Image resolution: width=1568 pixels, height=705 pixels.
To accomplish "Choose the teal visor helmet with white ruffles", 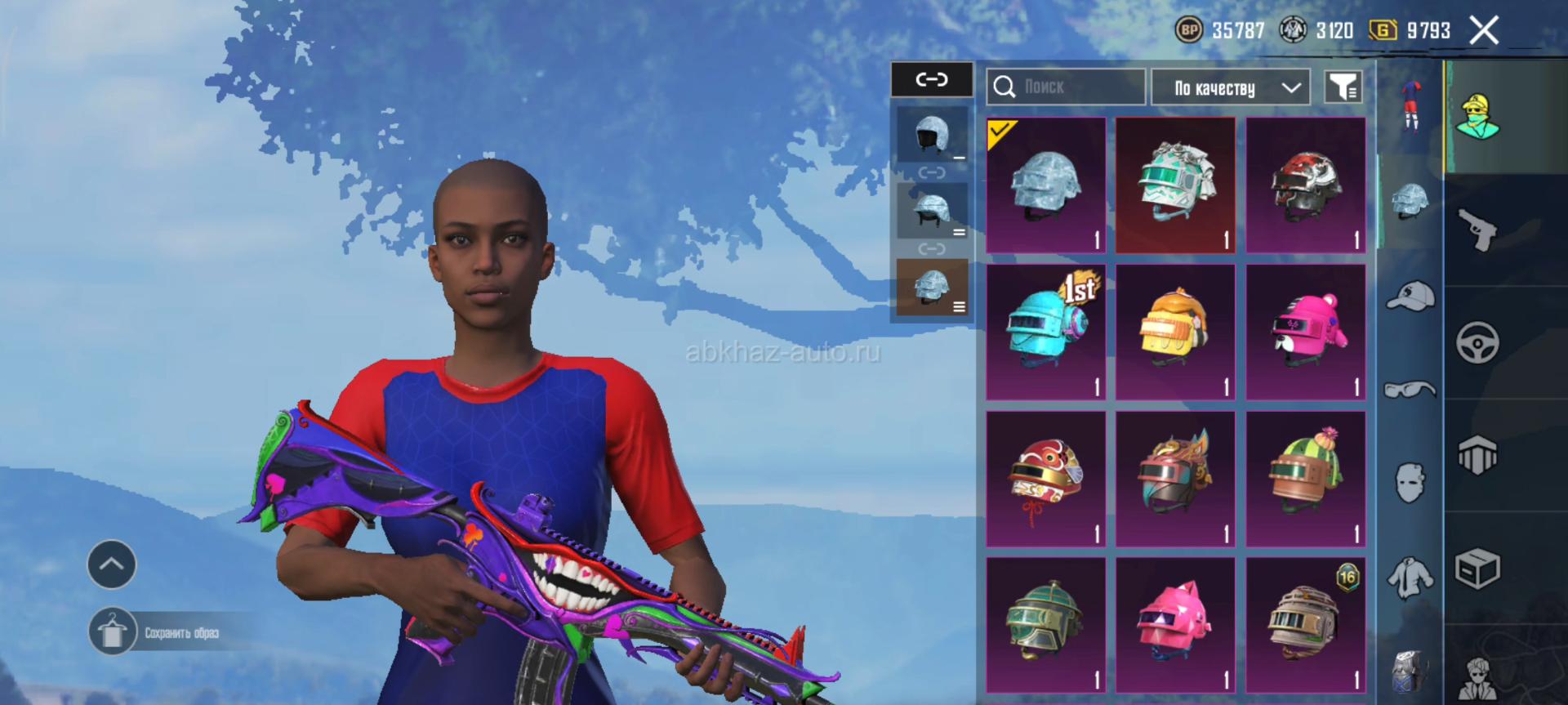I will (x=1175, y=185).
